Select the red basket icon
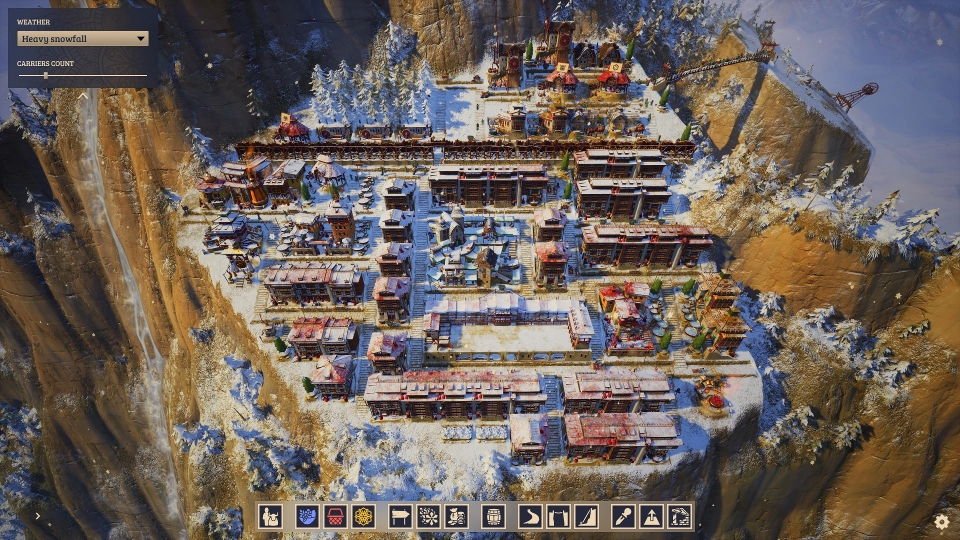The width and height of the screenshot is (960, 540). (x=336, y=516)
